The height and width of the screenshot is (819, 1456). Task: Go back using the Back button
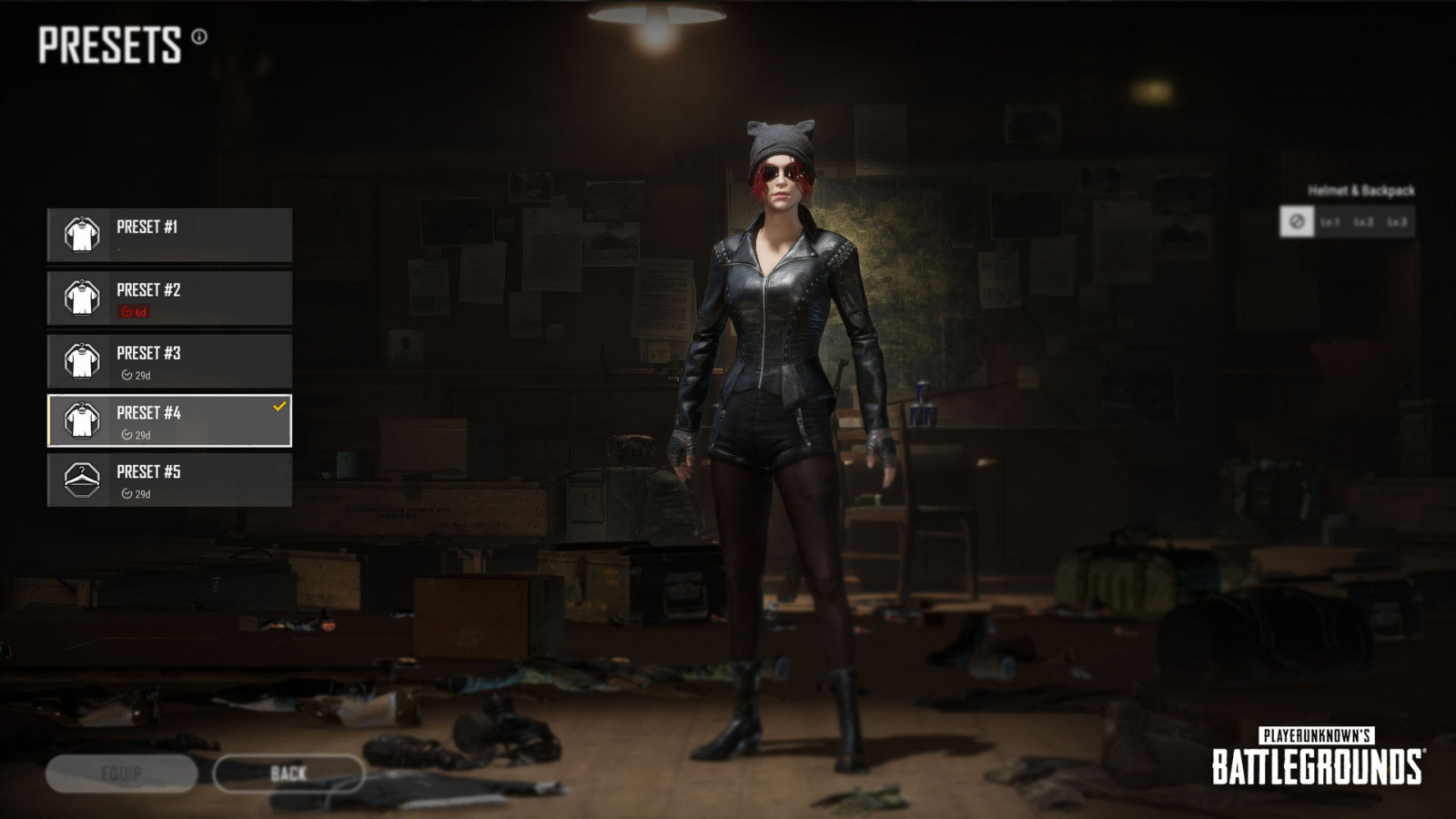click(288, 773)
